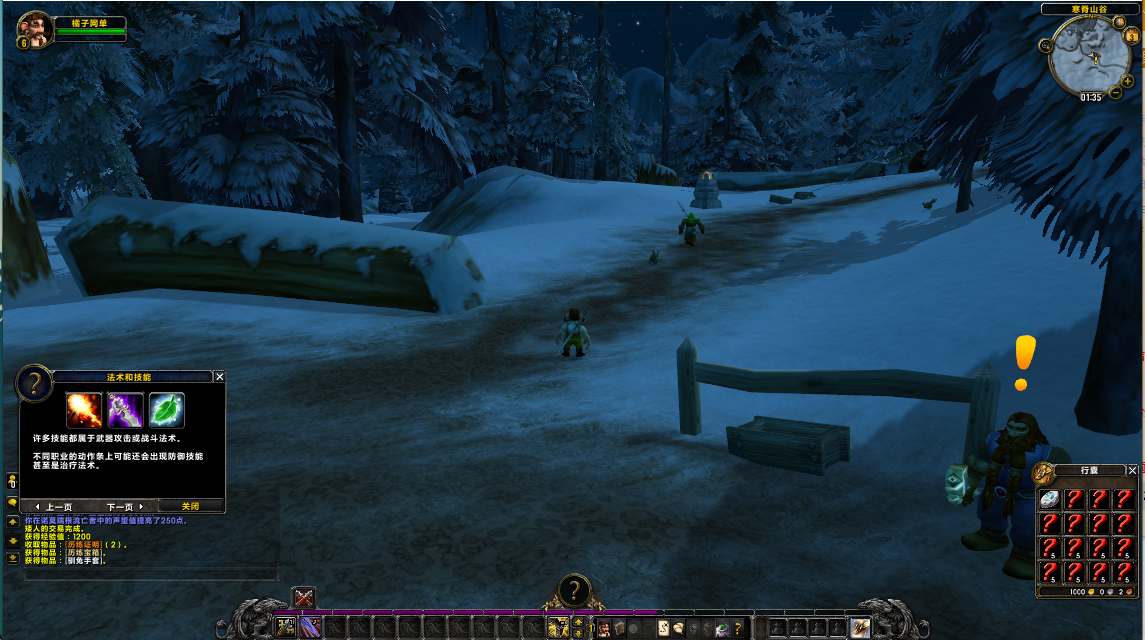Go back to the previous page 上一页

pos(55,506)
